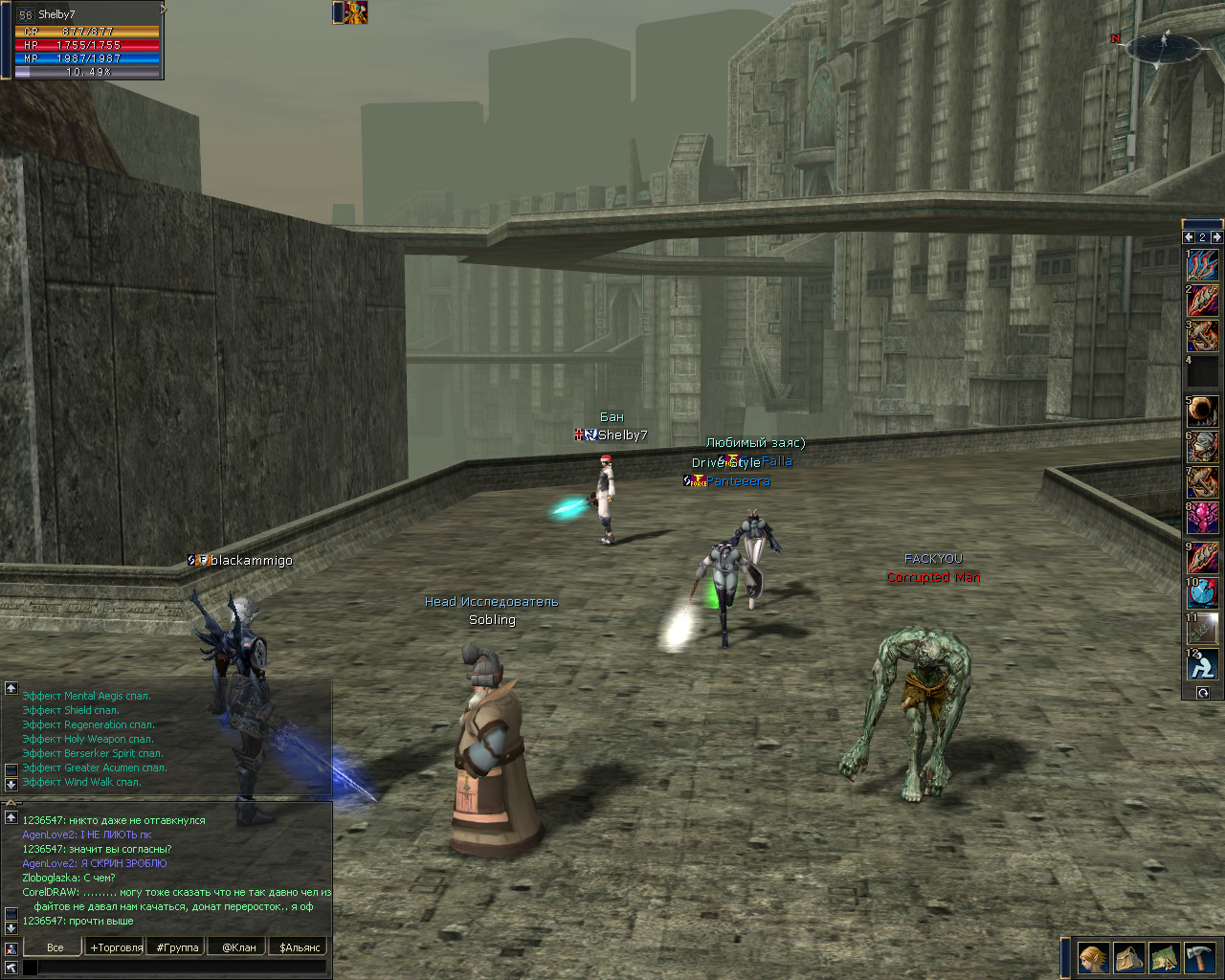Click the compass radar in the corner
The height and width of the screenshot is (980, 1225).
[x=1165, y=48]
